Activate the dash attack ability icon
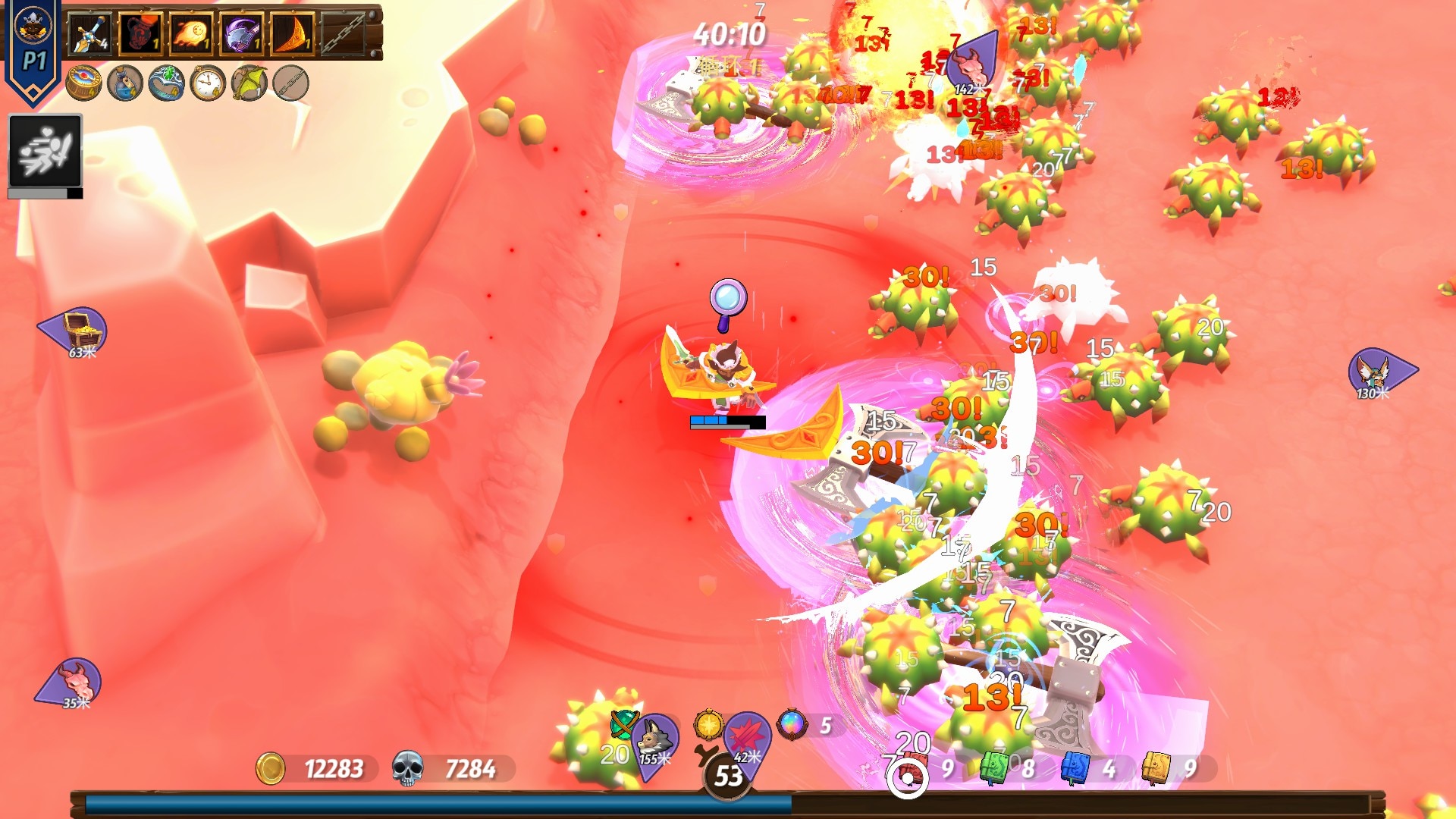Image resolution: width=1456 pixels, height=819 pixels. [45, 151]
